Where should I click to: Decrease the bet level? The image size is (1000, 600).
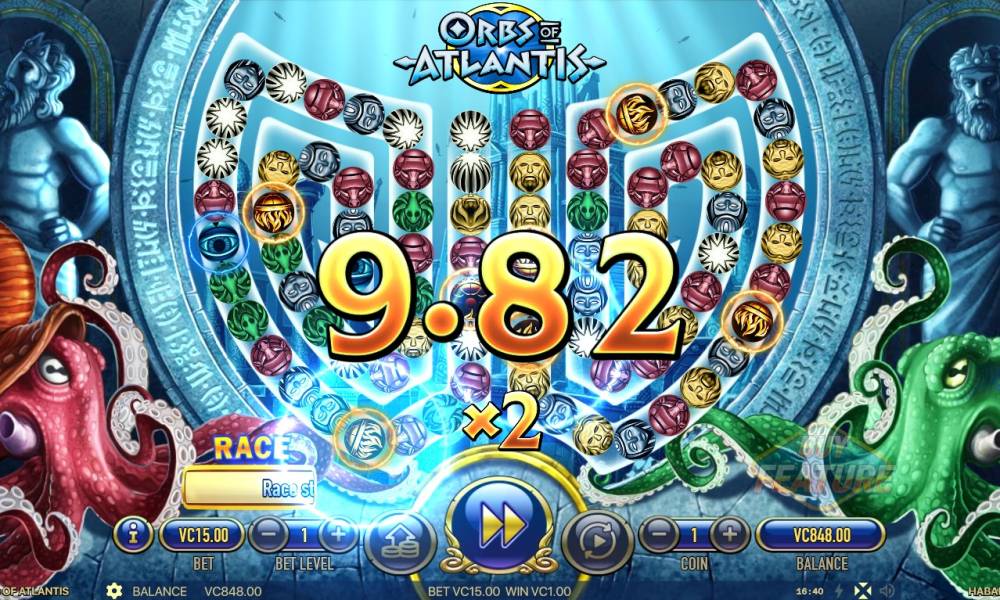[264, 535]
